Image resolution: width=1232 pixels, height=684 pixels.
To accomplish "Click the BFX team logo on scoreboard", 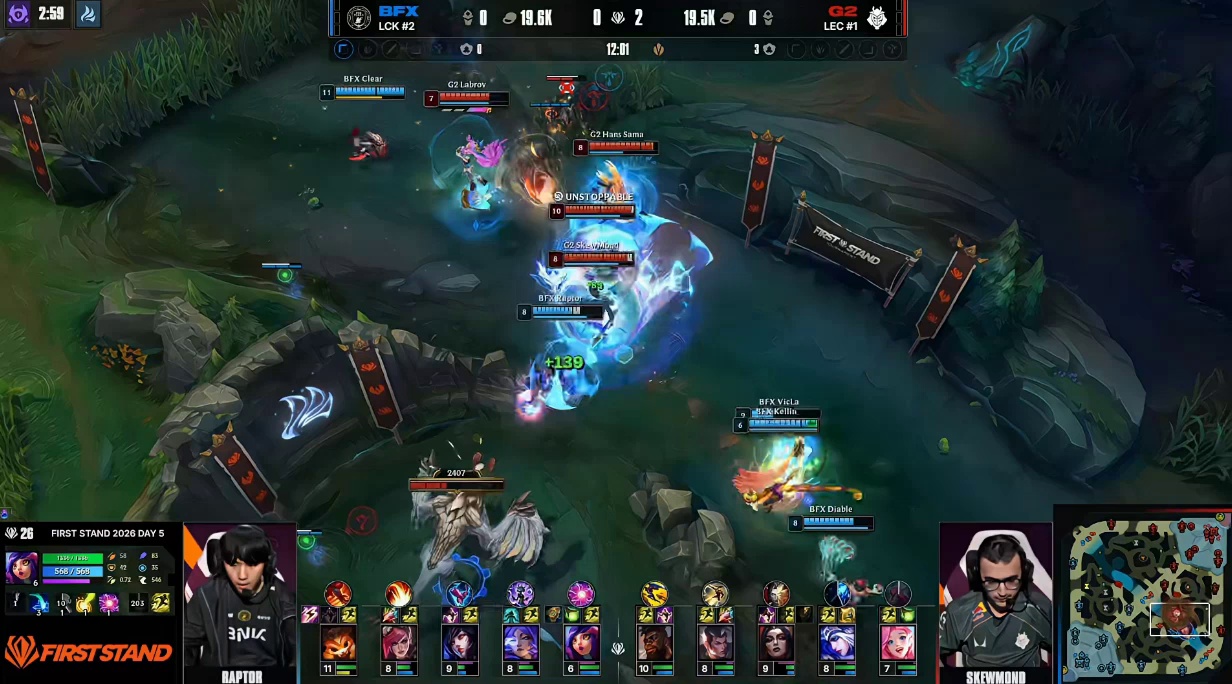I will pos(358,18).
